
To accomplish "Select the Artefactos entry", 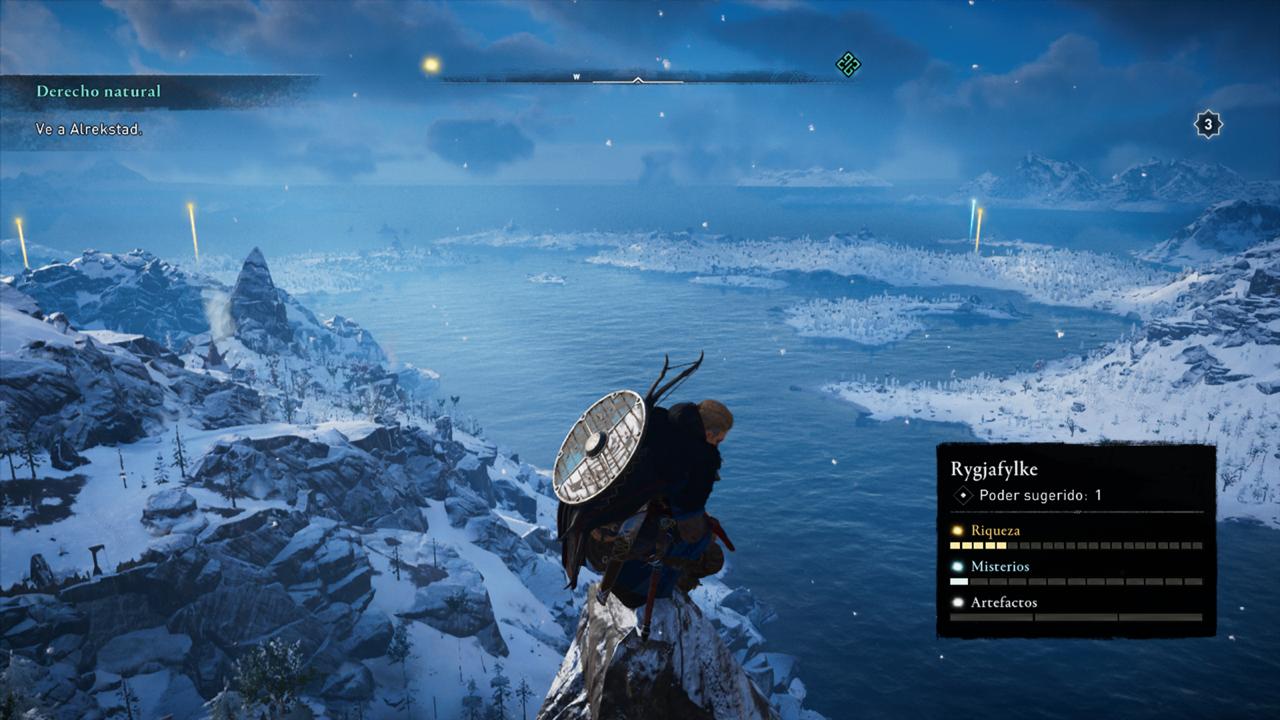I will point(1003,603).
